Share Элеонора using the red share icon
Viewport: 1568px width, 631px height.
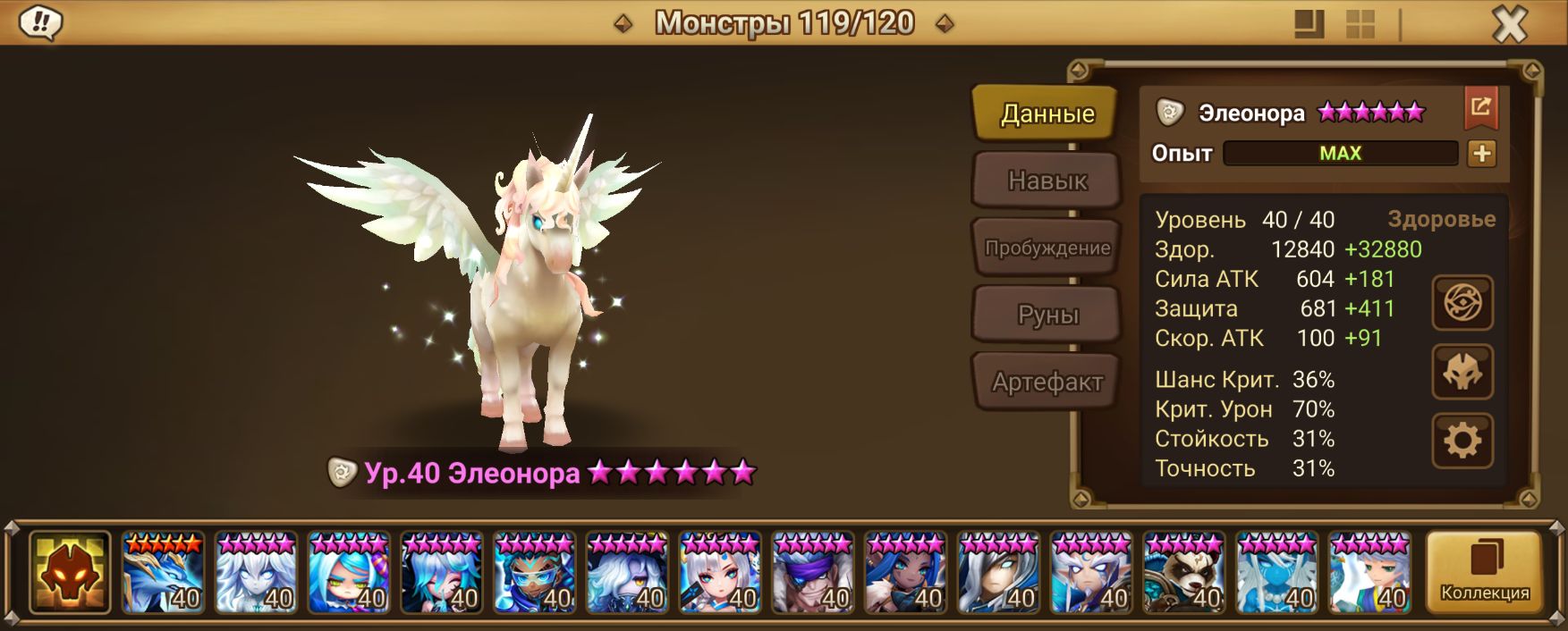pos(1480,109)
